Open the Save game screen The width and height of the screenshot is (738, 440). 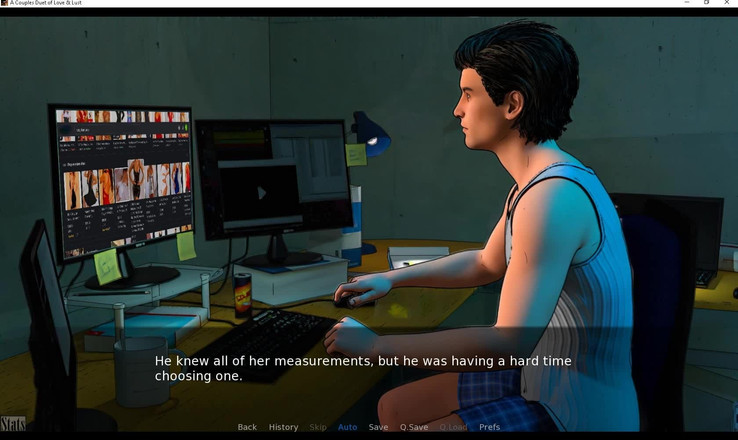(x=378, y=427)
